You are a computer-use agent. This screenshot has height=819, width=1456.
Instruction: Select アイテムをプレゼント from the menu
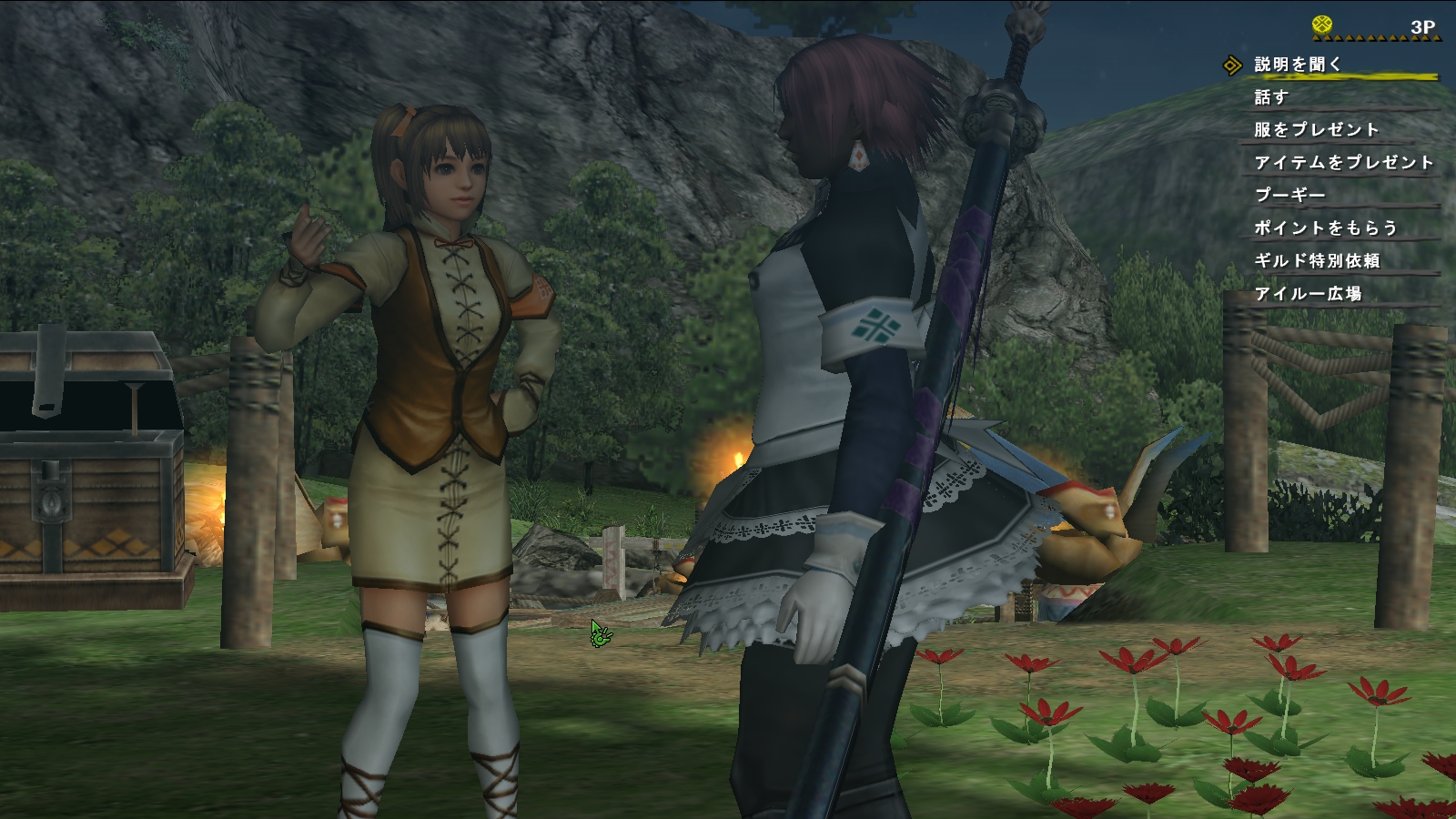[x=1343, y=163]
